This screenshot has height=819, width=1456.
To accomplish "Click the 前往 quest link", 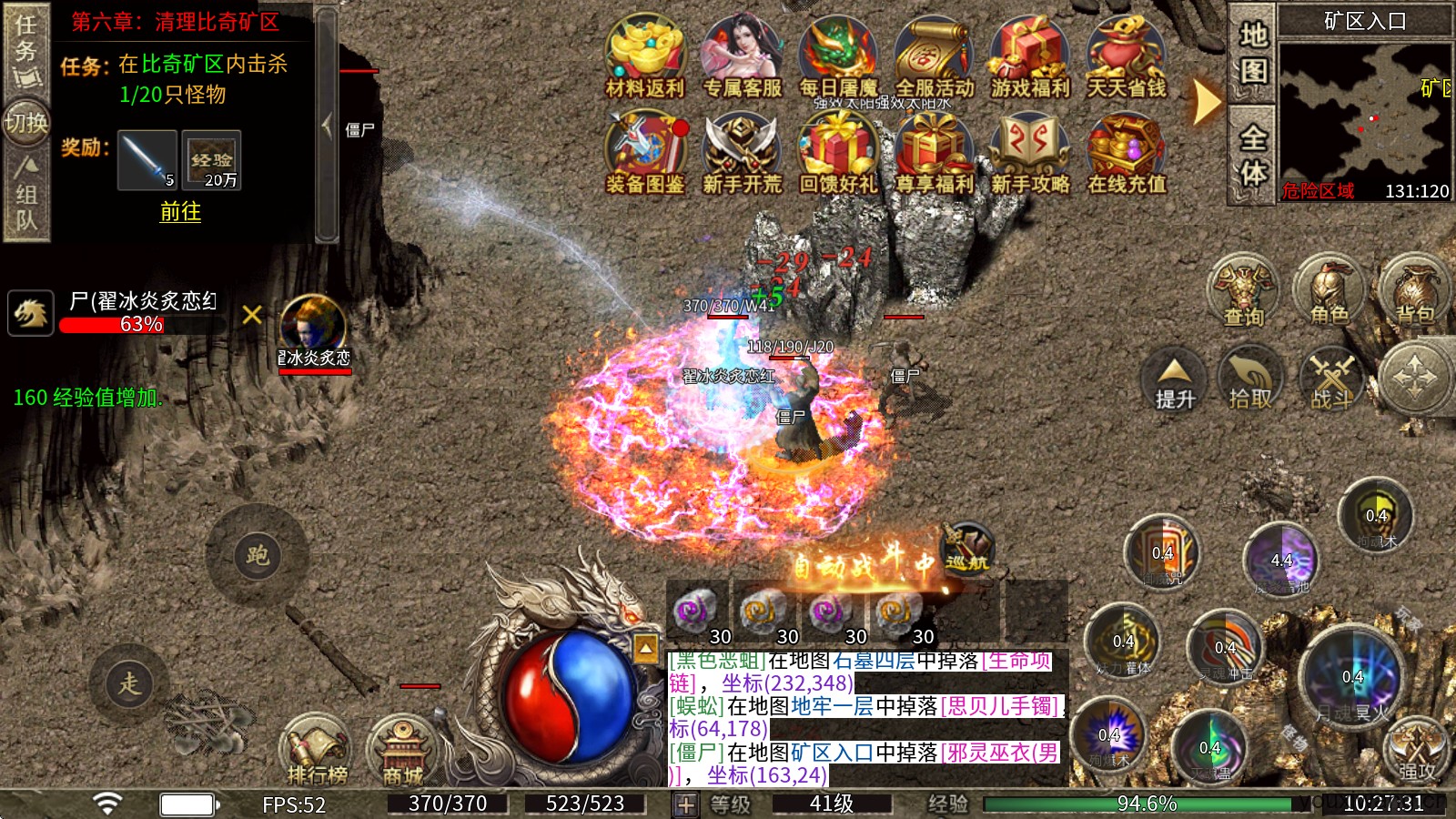I will coord(180,212).
